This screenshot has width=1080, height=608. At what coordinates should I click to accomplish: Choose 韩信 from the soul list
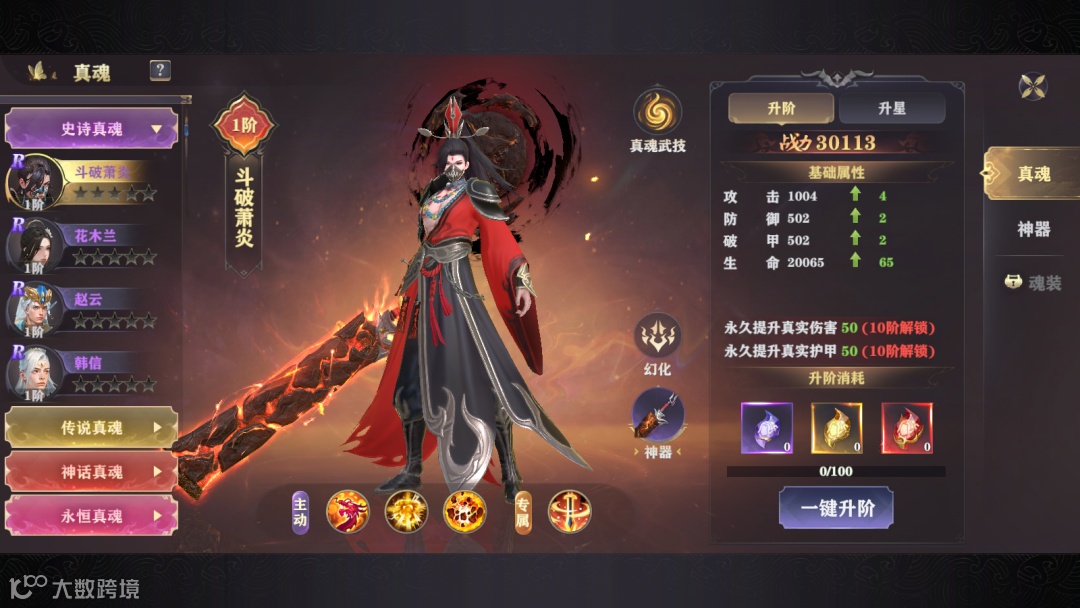click(x=90, y=373)
